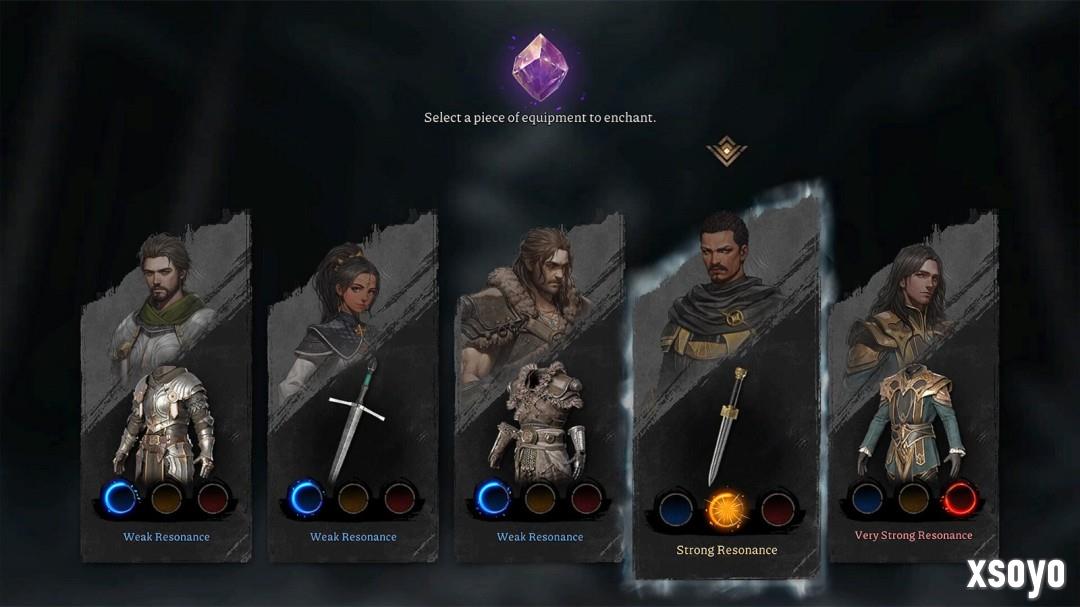Select the plate armor card with Weak Resonance
The image size is (1080, 607).
166,420
